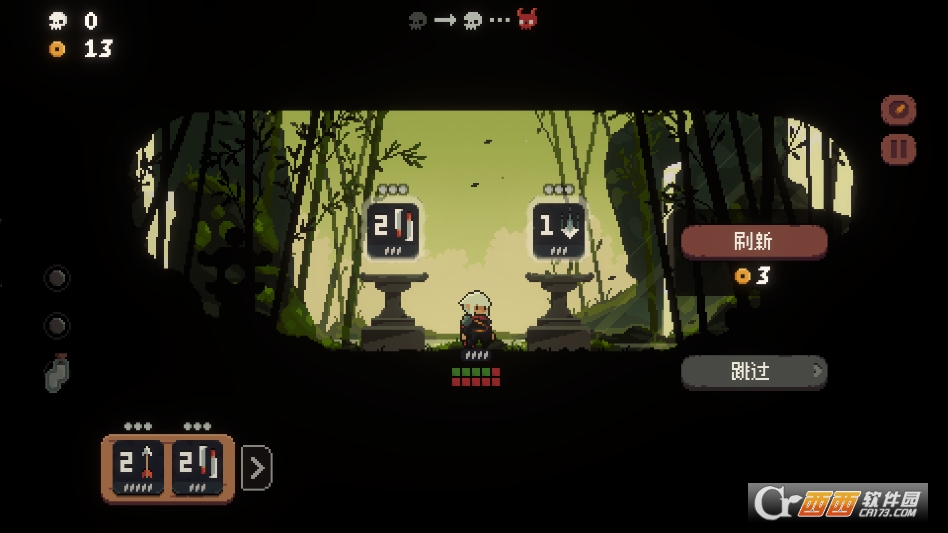Viewport: 948px width, 533px height.
Task: Skip the reward with 跳过 button
Action: [754, 372]
